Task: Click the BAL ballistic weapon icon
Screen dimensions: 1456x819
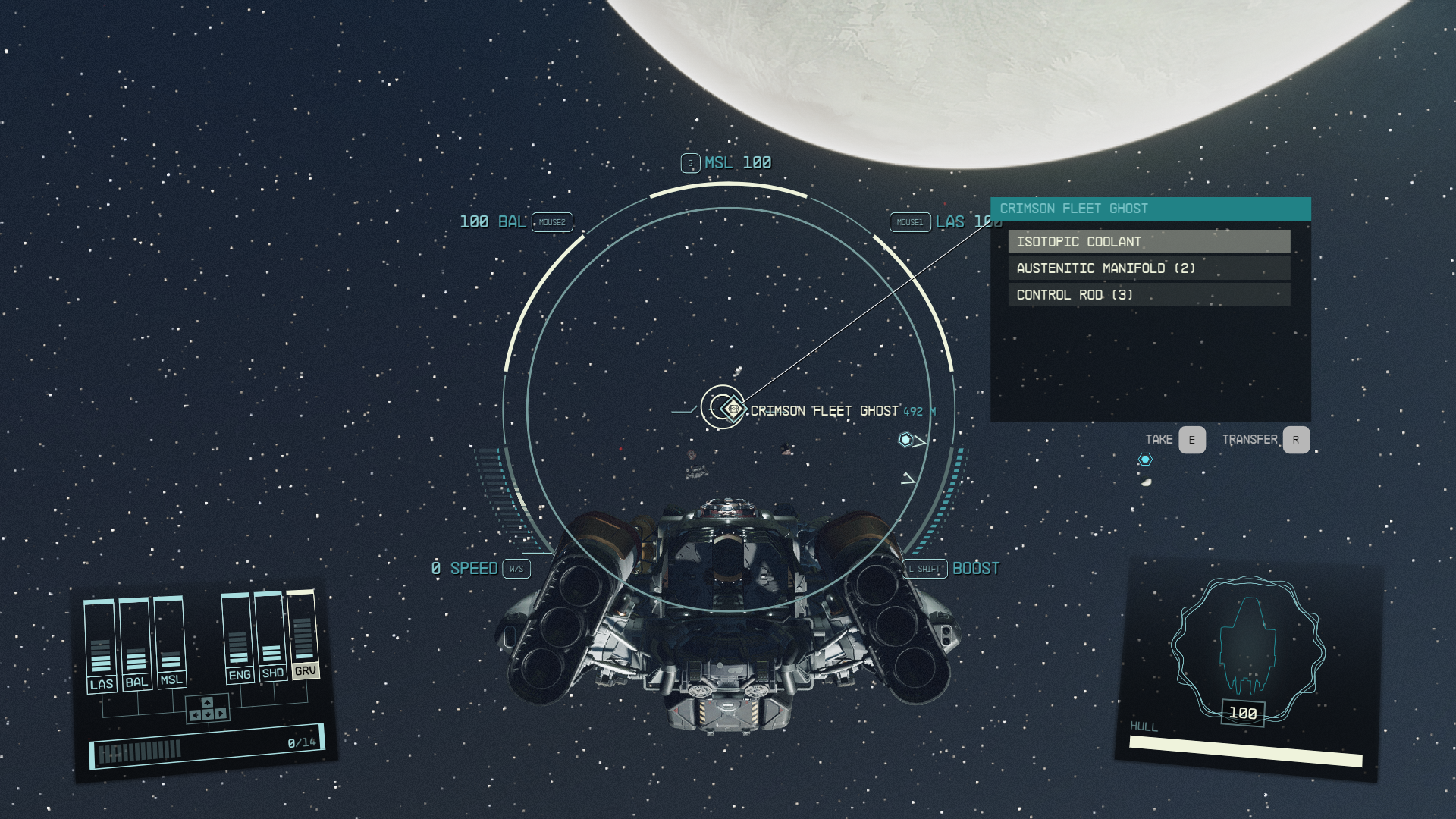Action: (494, 222)
